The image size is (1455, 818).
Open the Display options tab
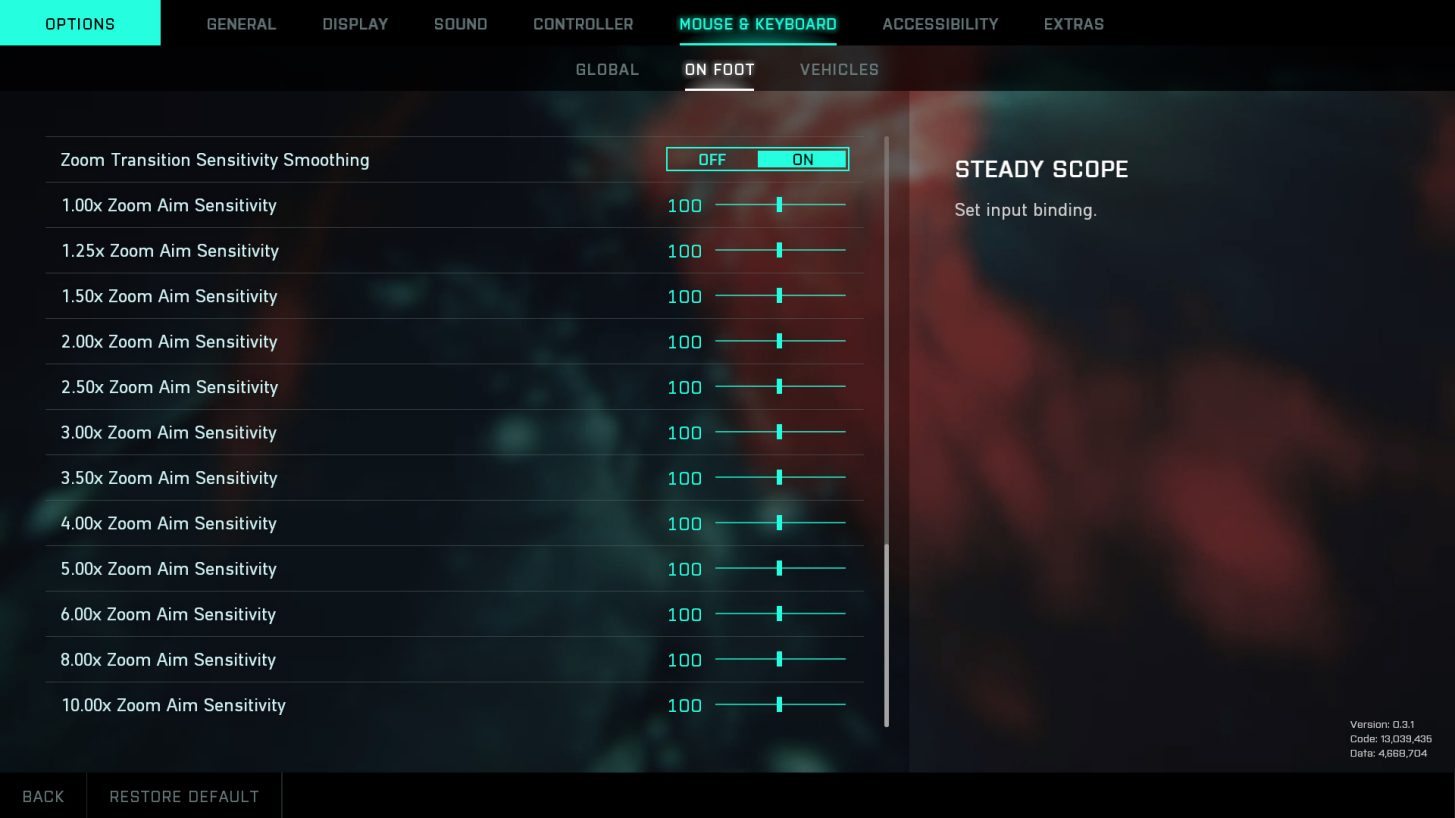(x=355, y=24)
